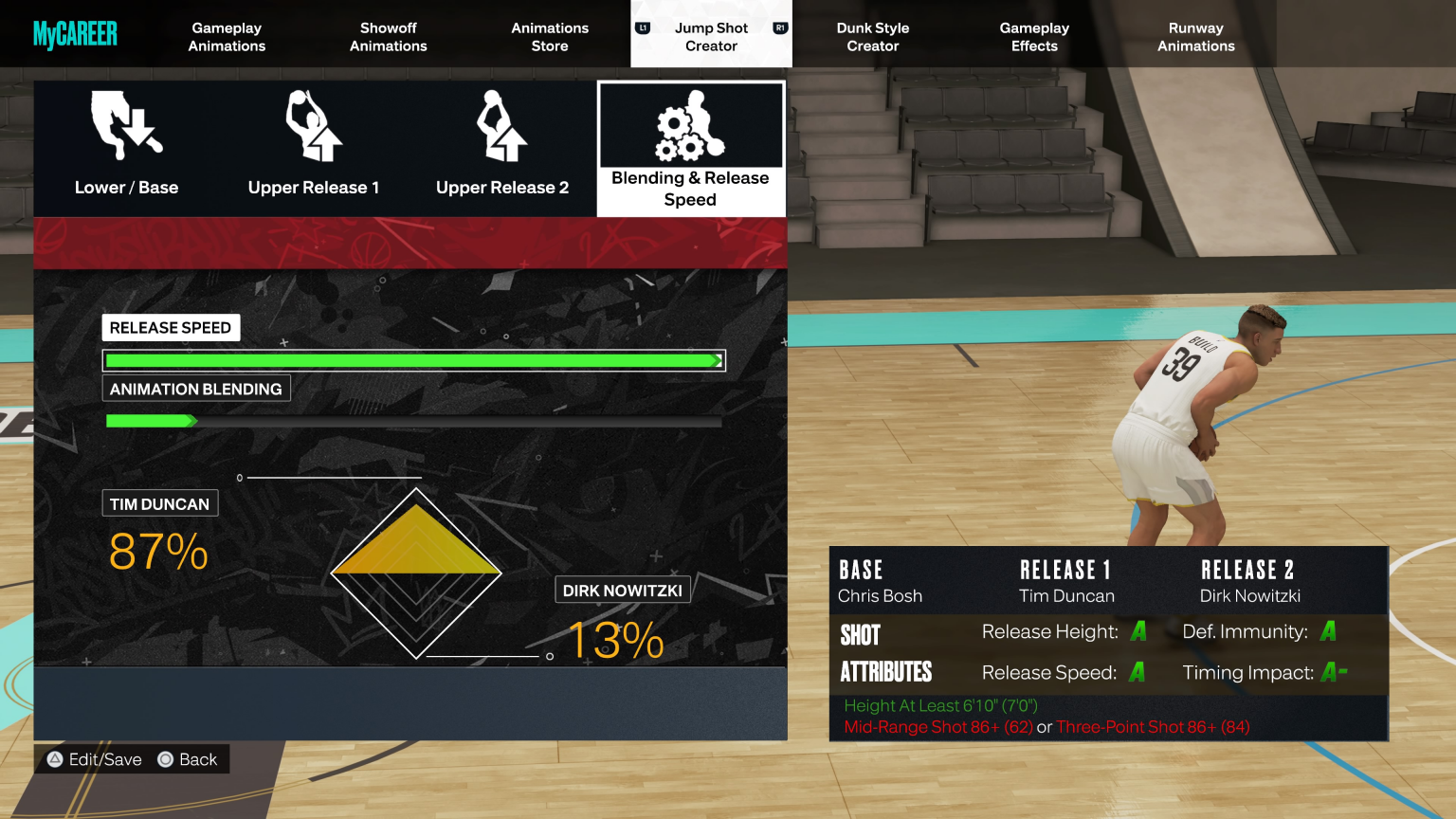Click the Tim Duncan label
The image size is (1456, 819).
coord(159,503)
